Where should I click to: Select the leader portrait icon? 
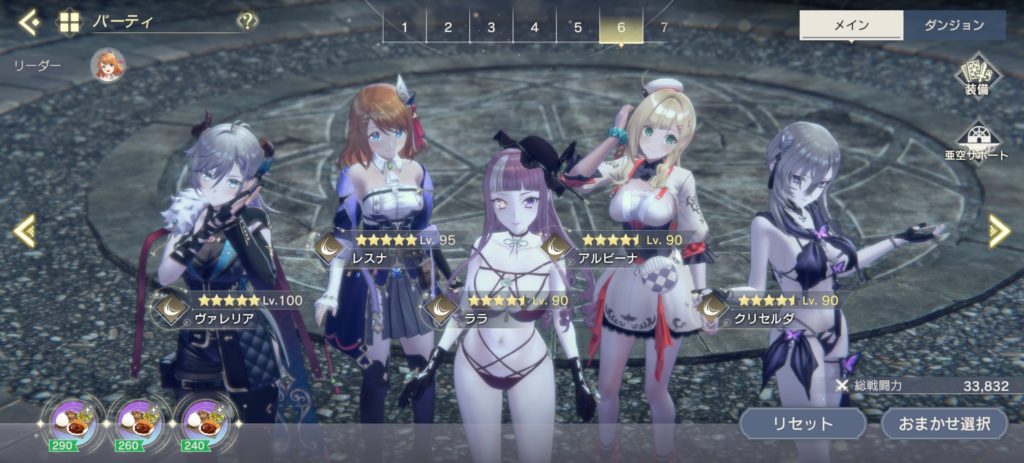point(107,66)
